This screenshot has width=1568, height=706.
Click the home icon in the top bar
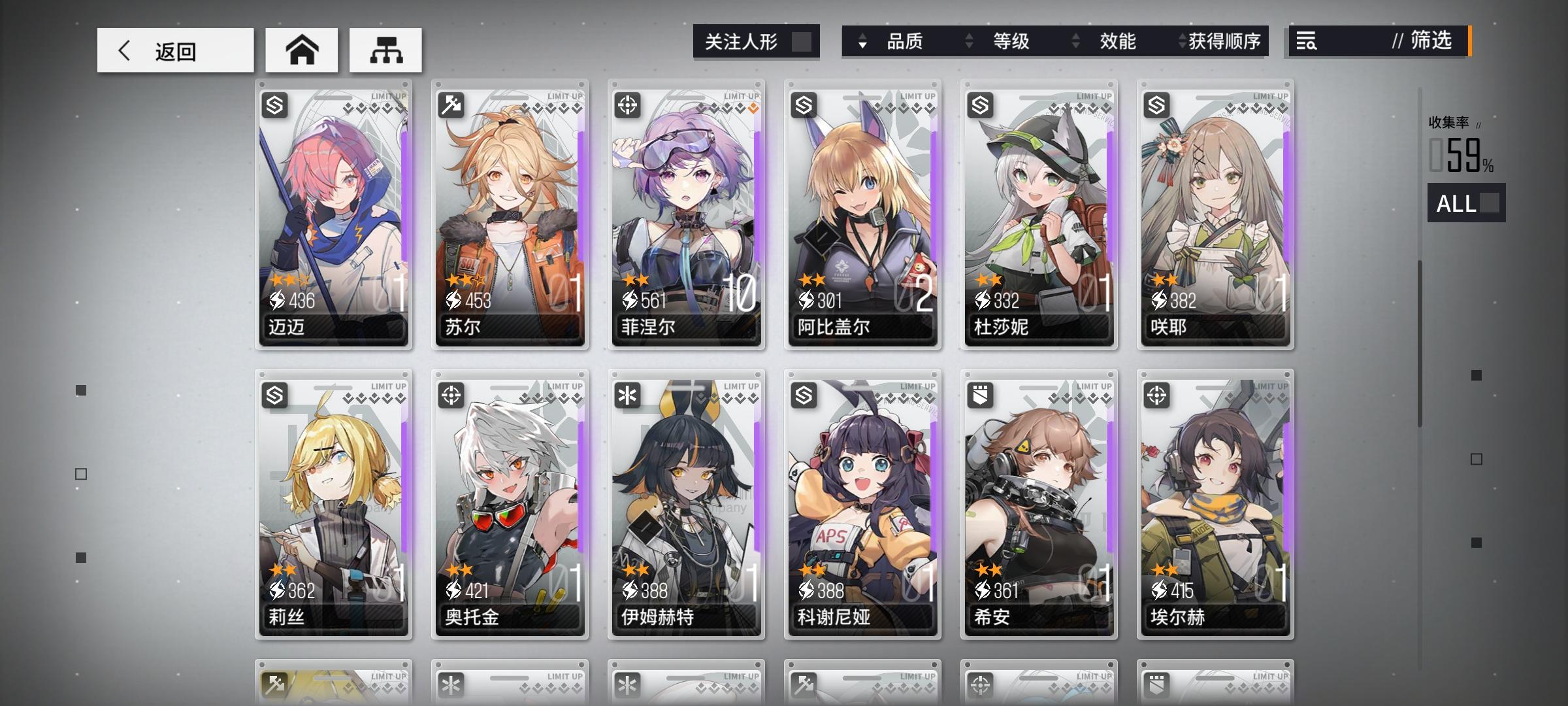301,49
